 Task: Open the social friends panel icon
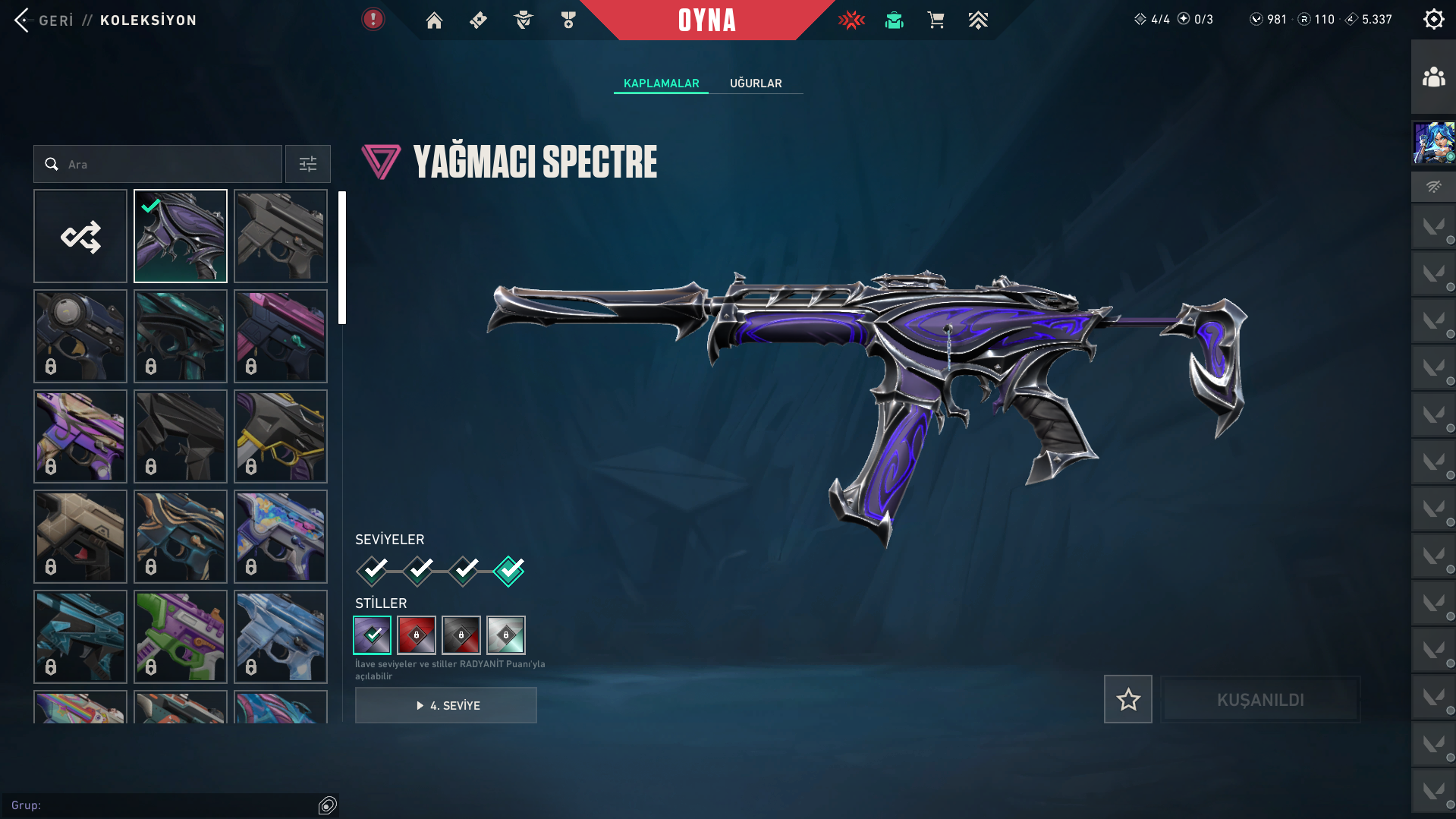[1433, 77]
